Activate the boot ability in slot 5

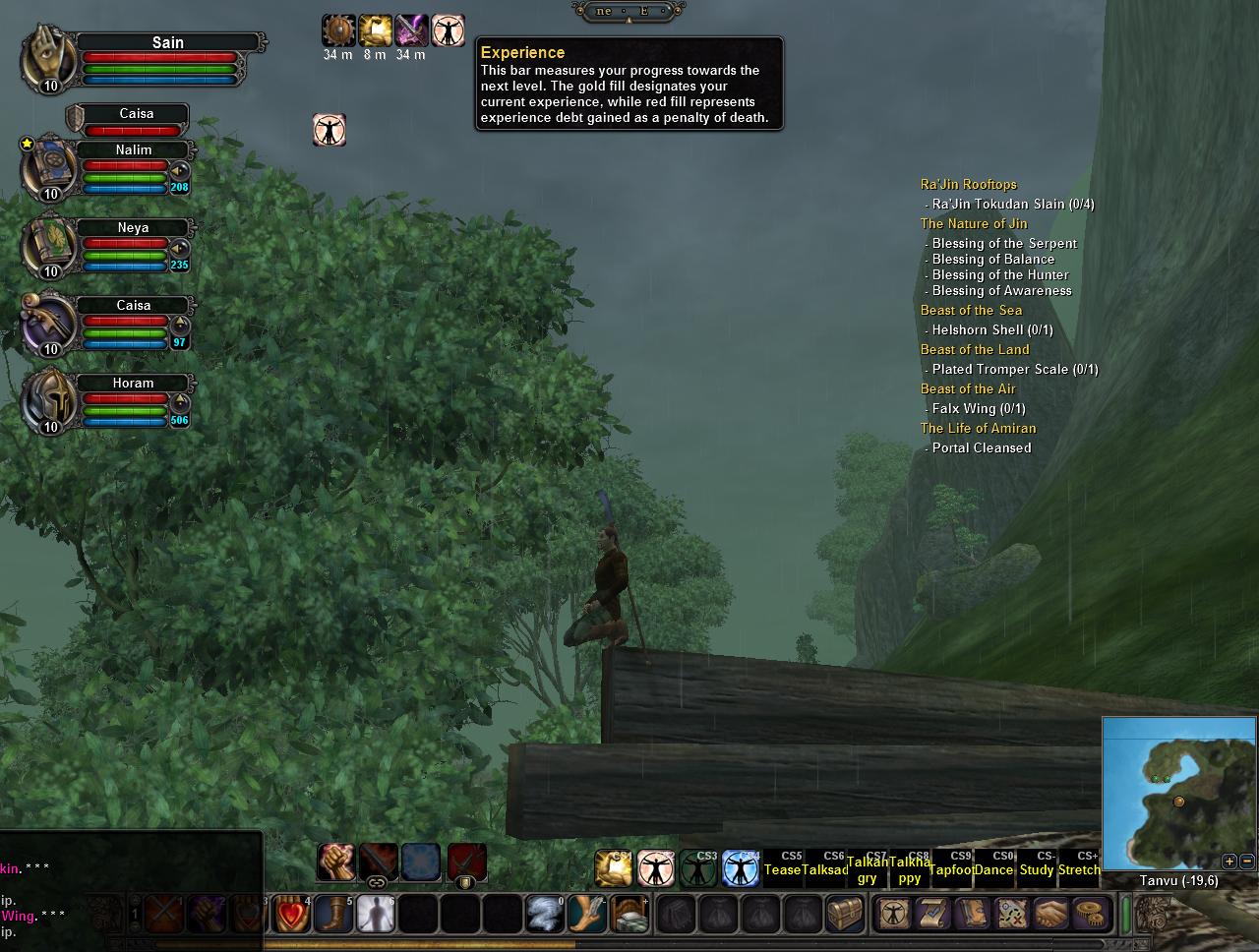[x=334, y=914]
